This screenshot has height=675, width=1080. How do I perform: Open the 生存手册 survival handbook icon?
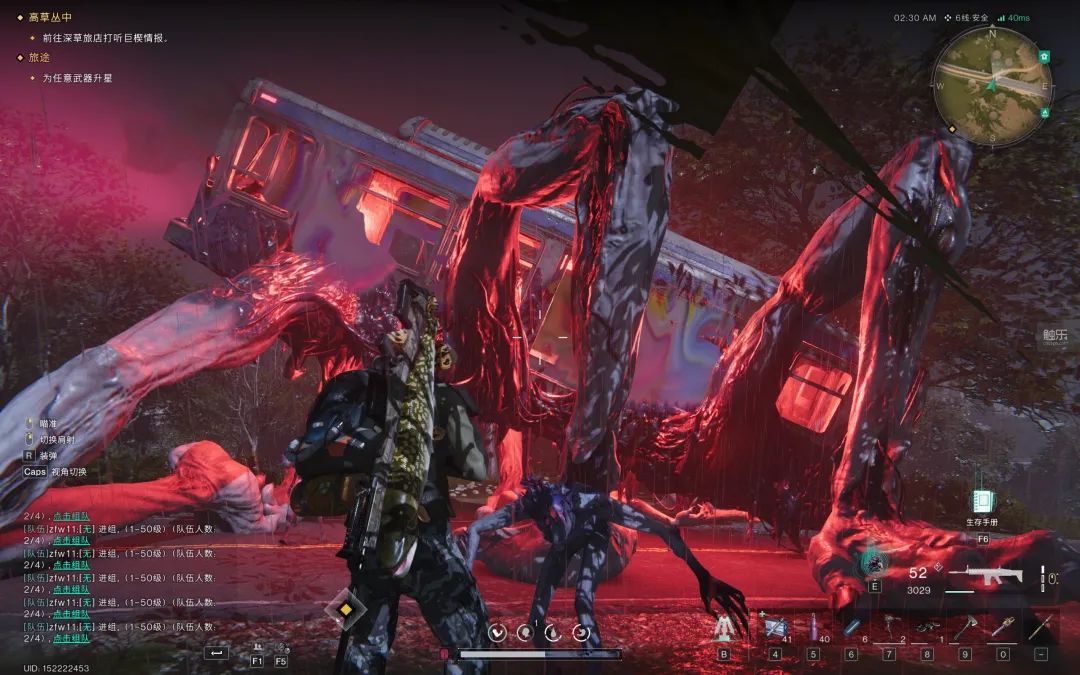[x=982, y=501]
